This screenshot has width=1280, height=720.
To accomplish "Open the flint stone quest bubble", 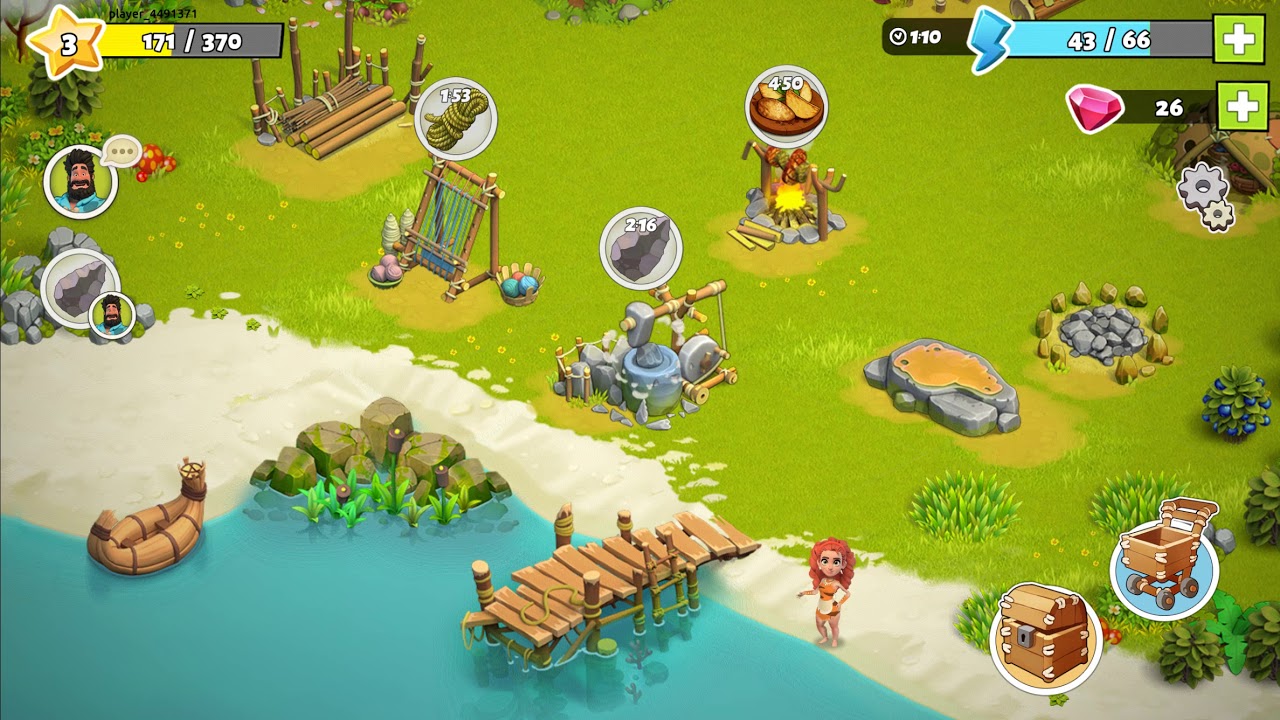I will tap(82, 290).
